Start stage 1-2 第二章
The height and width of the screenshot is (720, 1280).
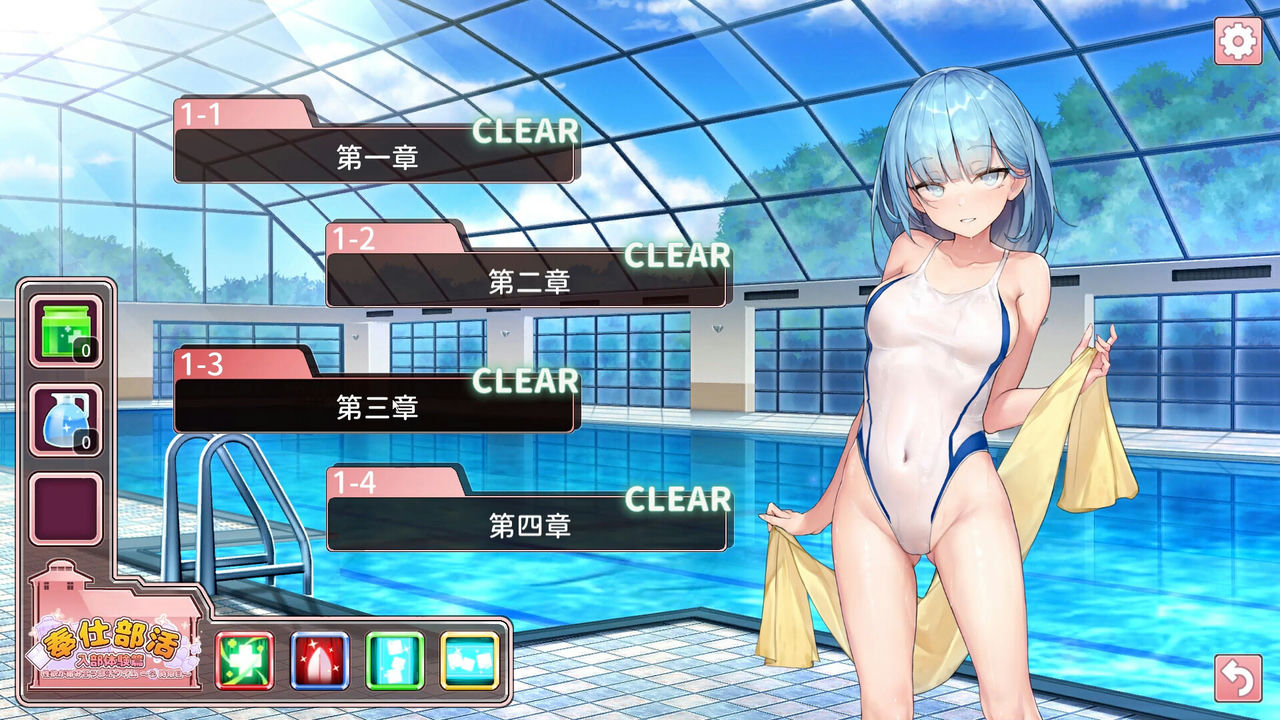pyautogui.click(x=530, y=281)
